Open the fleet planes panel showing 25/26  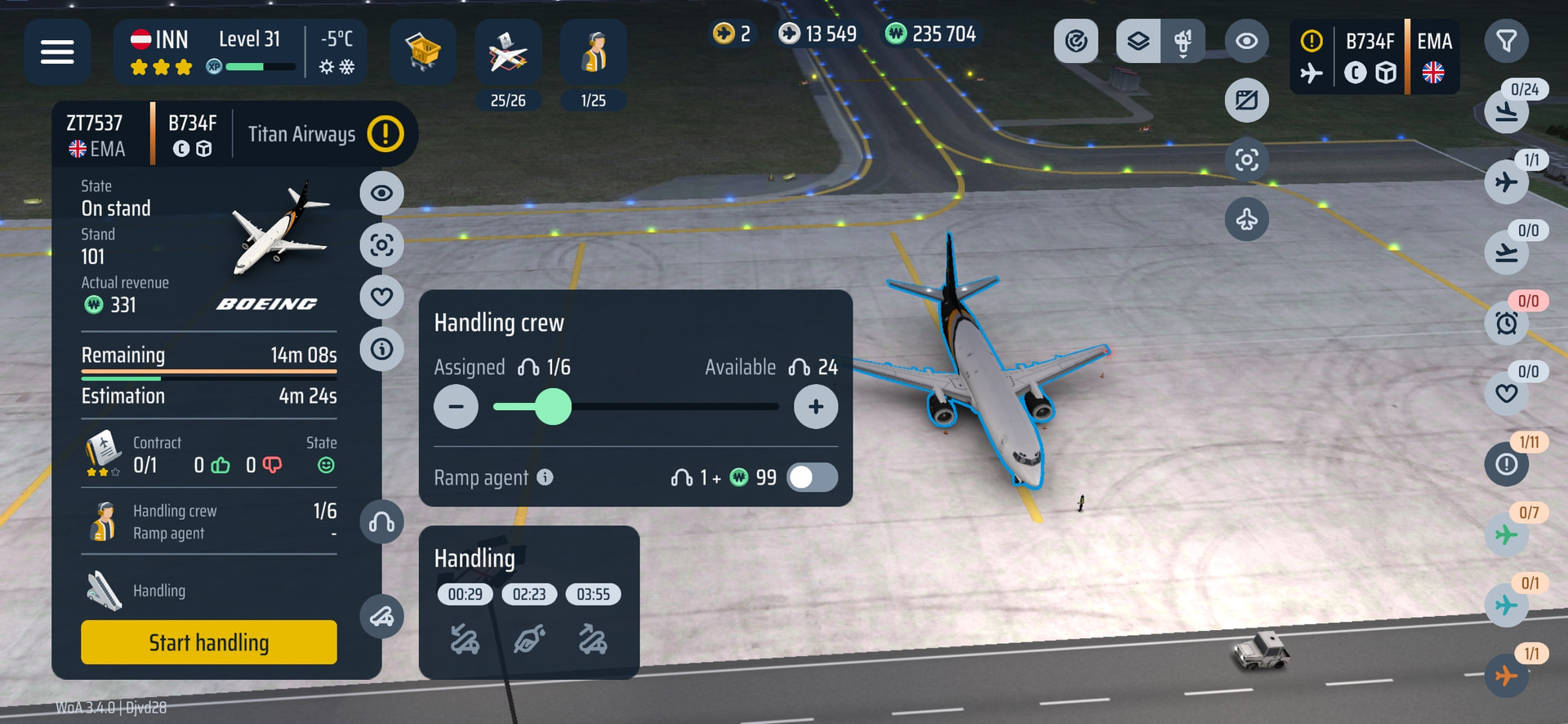507,53
